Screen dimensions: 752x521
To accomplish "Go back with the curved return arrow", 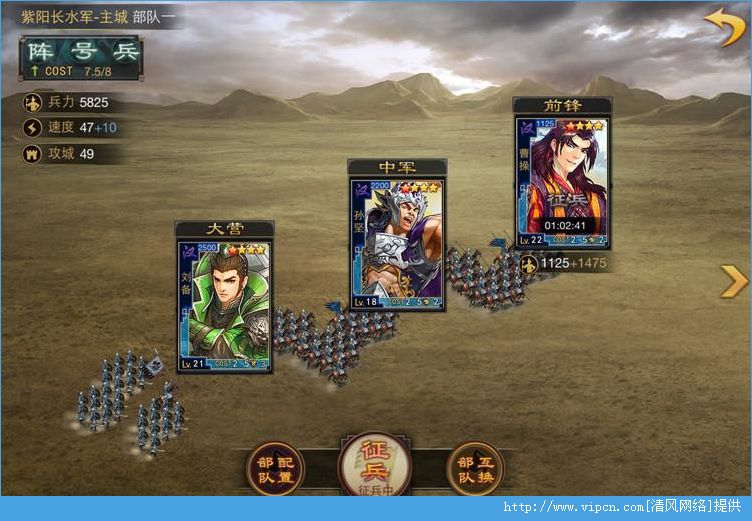I will coord(723,27).
